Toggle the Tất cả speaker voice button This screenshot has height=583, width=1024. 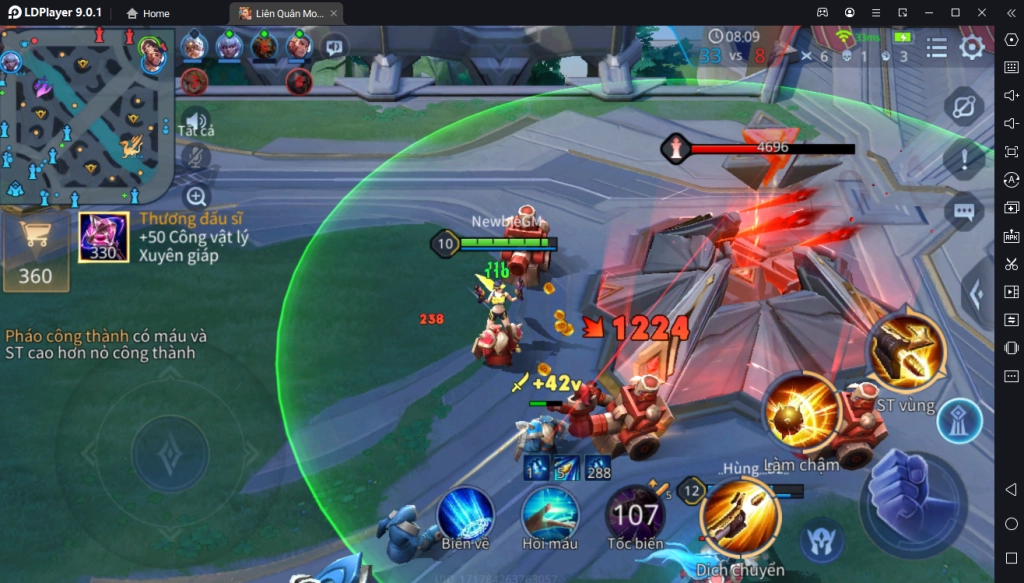[196, 119]
